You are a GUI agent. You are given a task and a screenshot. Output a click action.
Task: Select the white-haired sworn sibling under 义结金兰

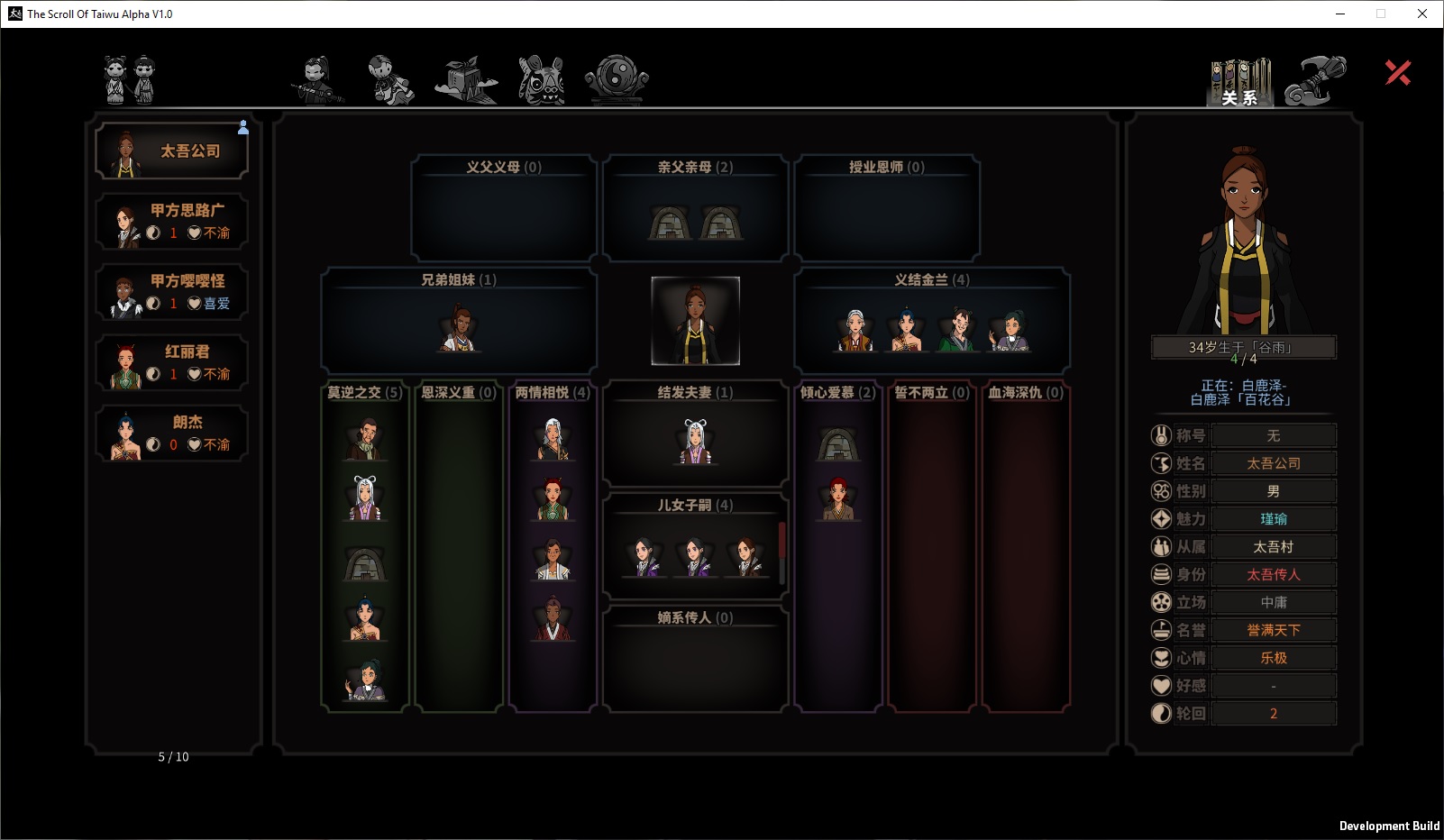click(855, 330)
